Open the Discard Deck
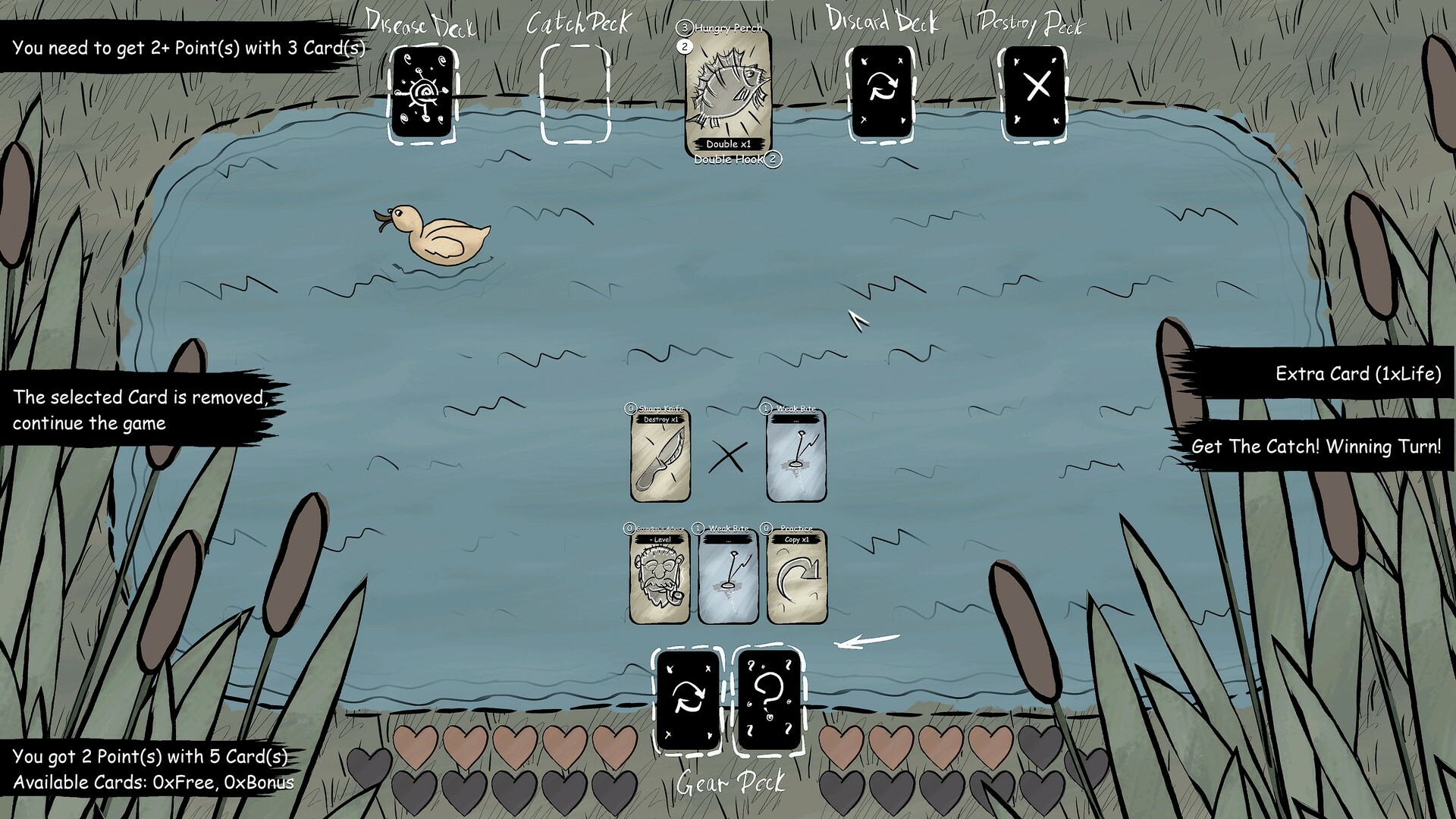This screenshot has height=819, width=1456. (x=880, y=93)
